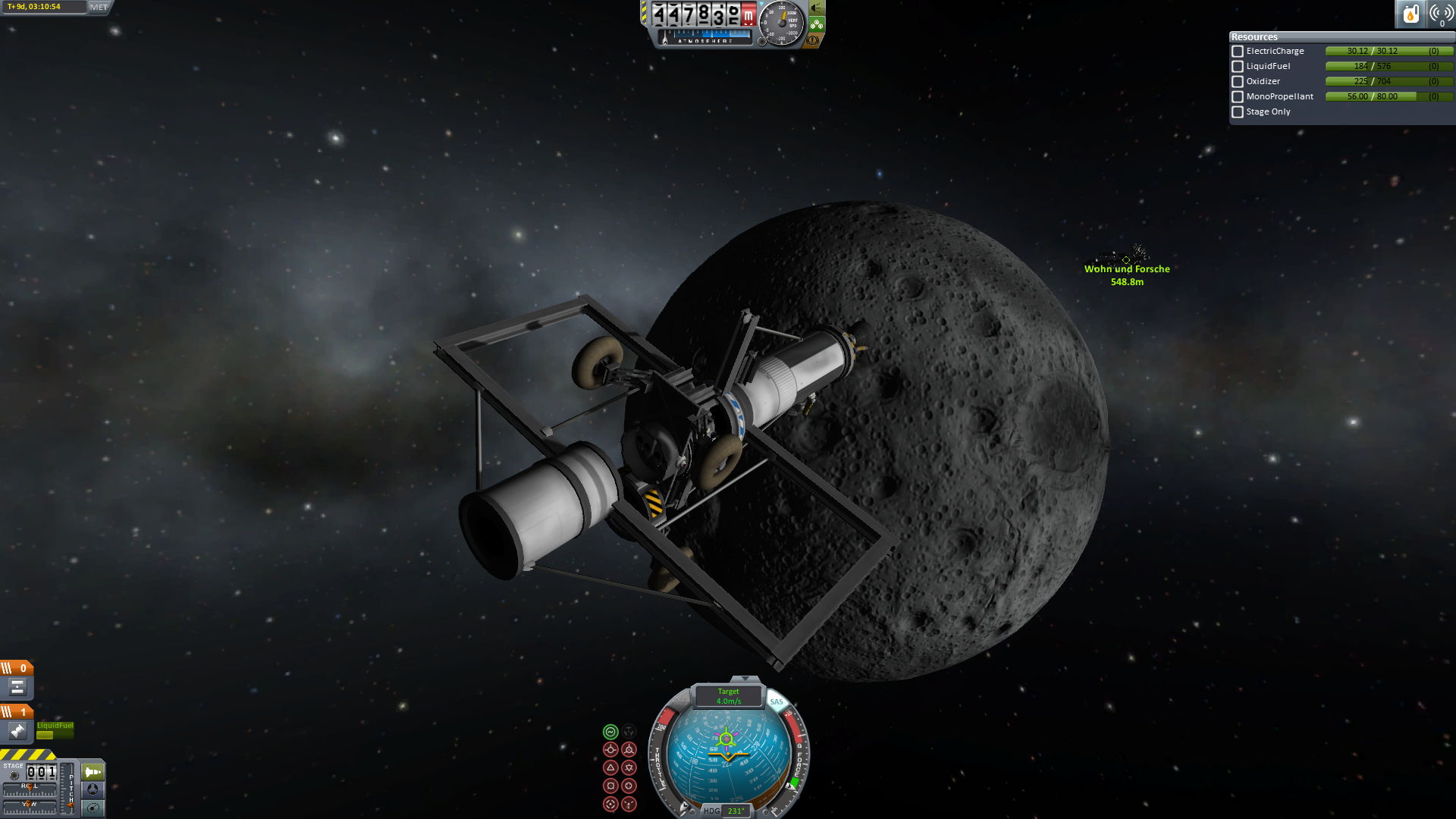The width and height of the screenshot is (1456, 819).
Task: Open the map view orbit button
Action: pyautogui.click(x=93, y=808)
